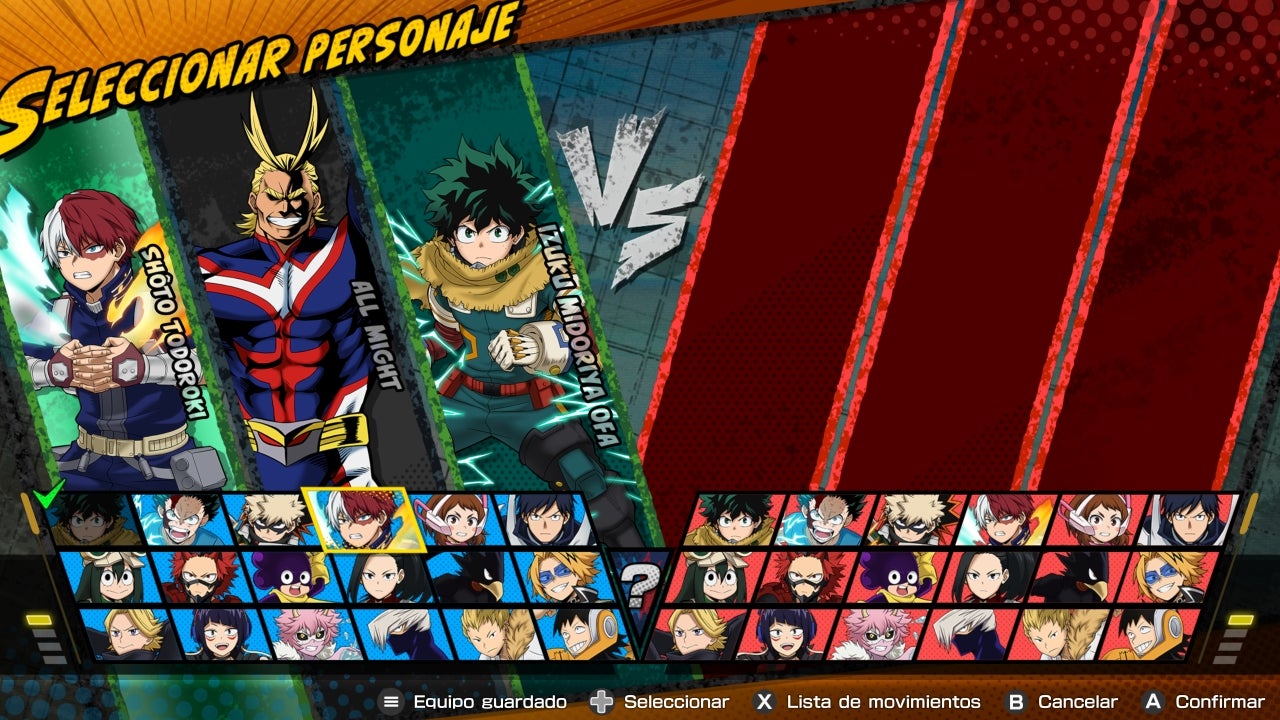Choose Uraraka on the red opponent grid
This screenshot has height=720, width=1280.
pos(1097,519)
